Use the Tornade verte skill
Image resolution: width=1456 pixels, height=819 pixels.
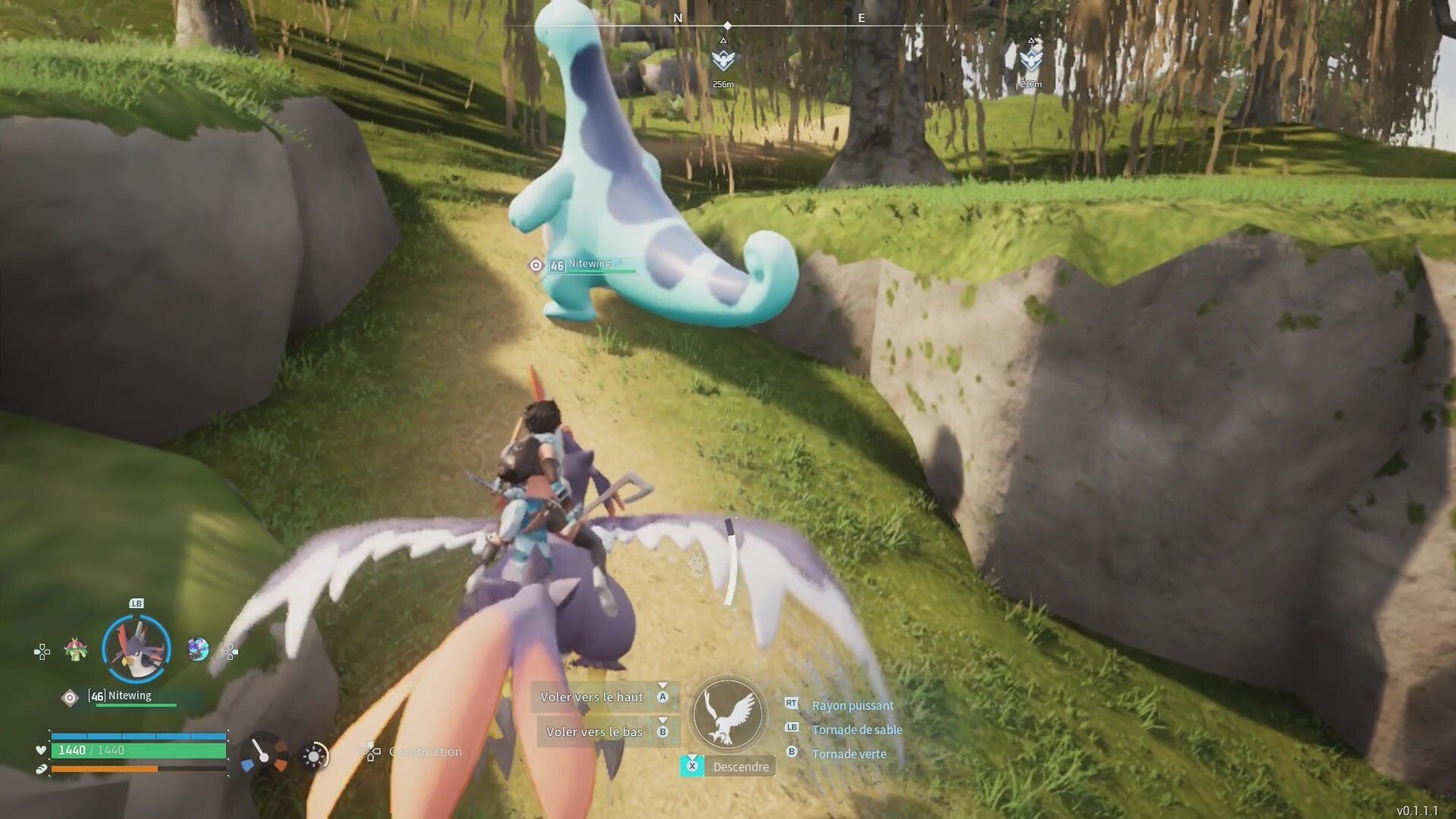(x=849, y=754)
